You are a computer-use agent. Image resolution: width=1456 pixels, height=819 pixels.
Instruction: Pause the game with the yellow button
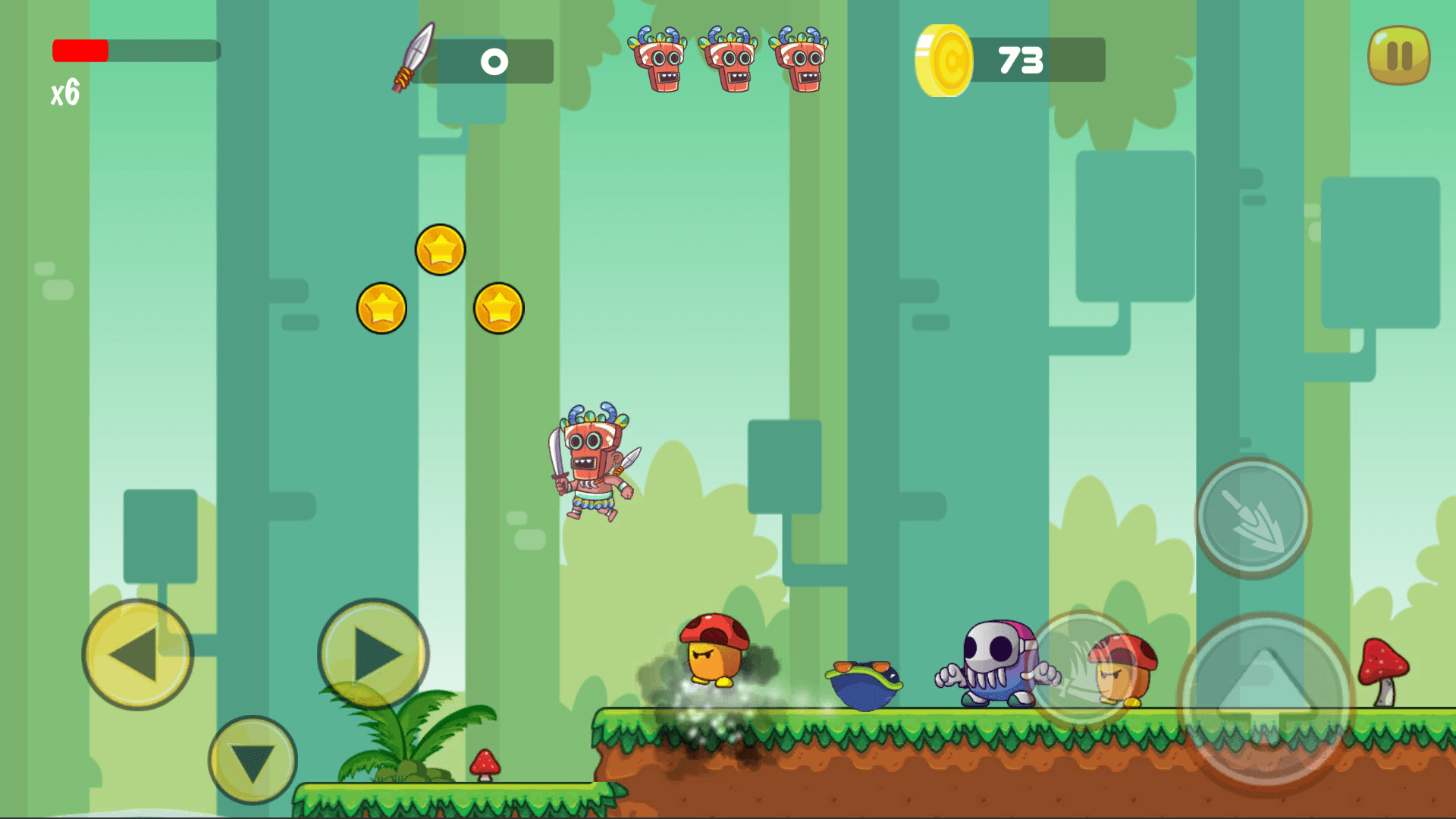click(x=1398, y=55)
